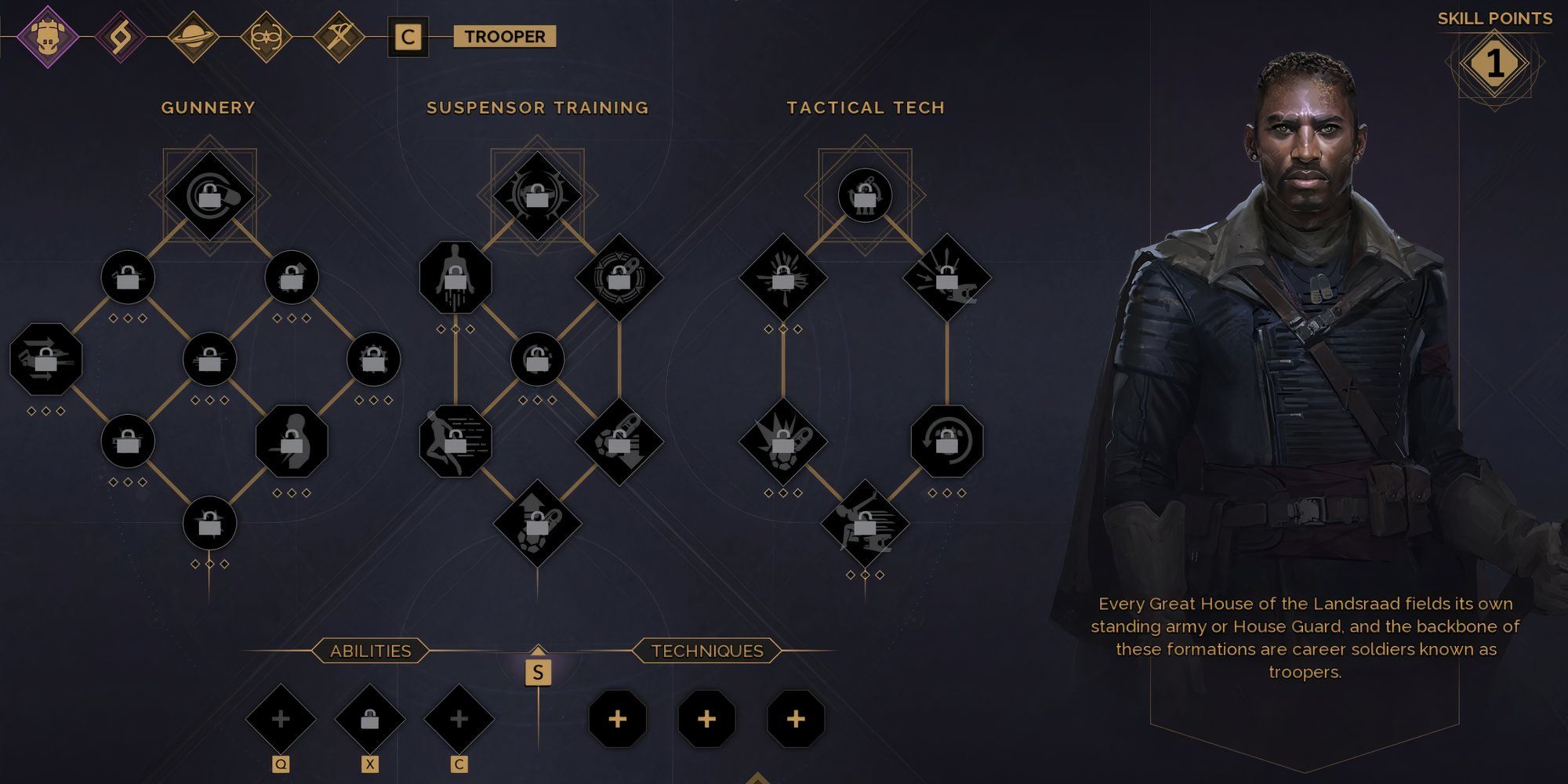The height and width of the screenshot is (784, 1568).
Task: Click the central circular Suspensor Training node
Action: click(x=537, y=359)
